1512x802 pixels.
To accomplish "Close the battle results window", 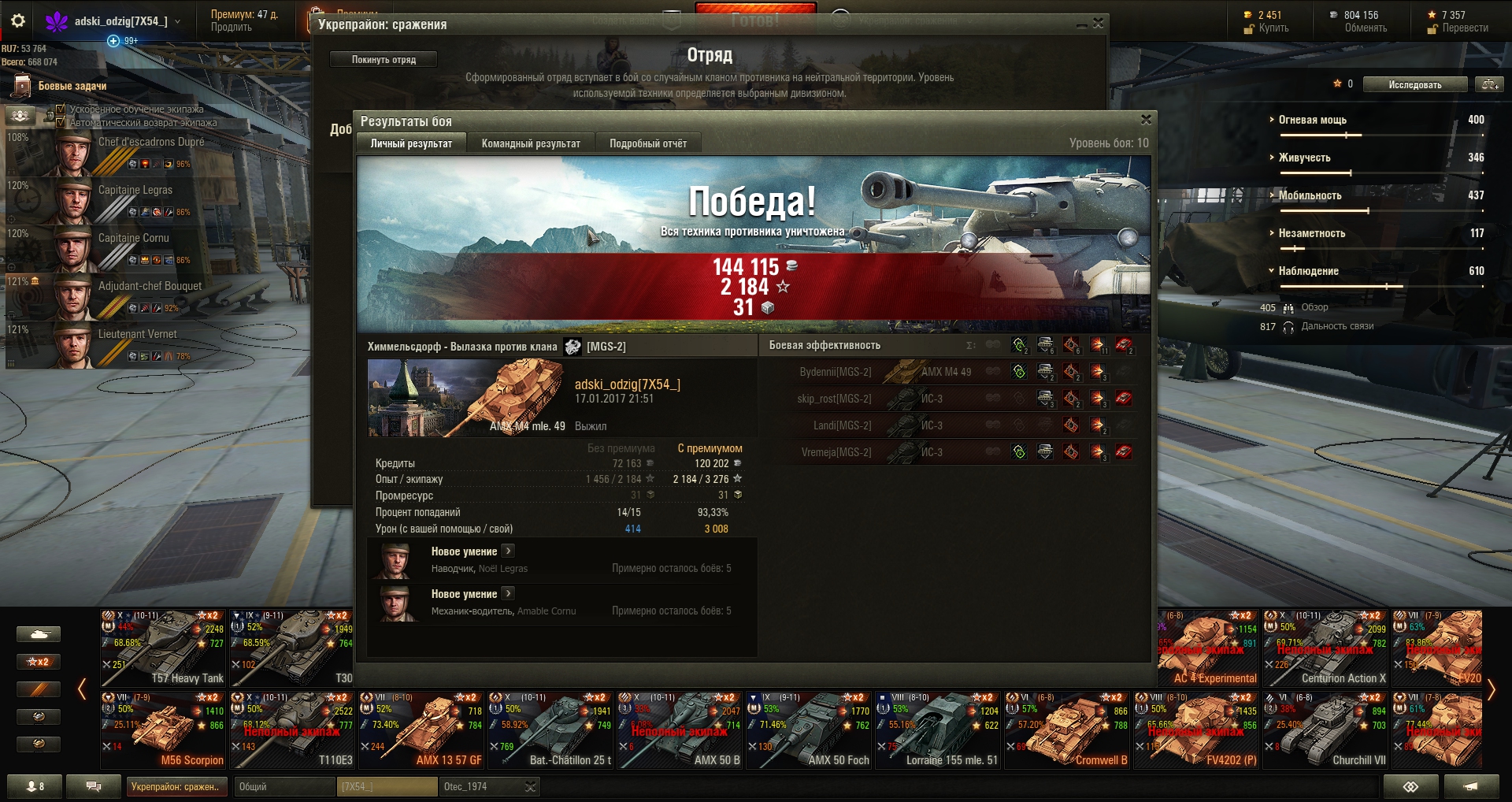I will pyautogui.click(x=1146, y=120).
